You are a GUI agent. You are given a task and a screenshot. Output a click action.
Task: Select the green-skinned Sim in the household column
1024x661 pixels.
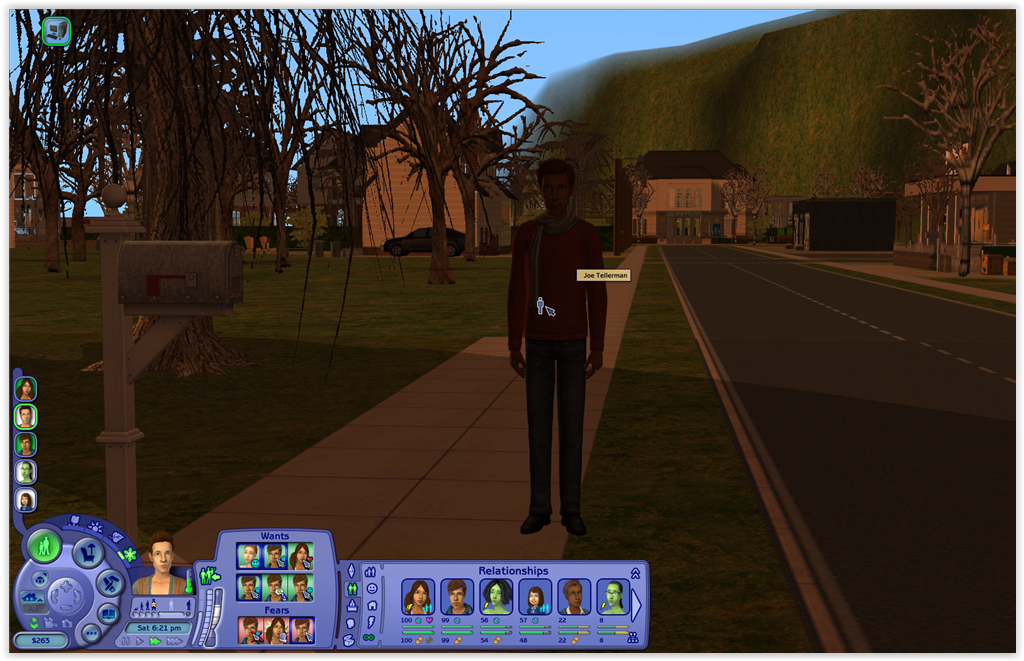click(x=25, y=472)
